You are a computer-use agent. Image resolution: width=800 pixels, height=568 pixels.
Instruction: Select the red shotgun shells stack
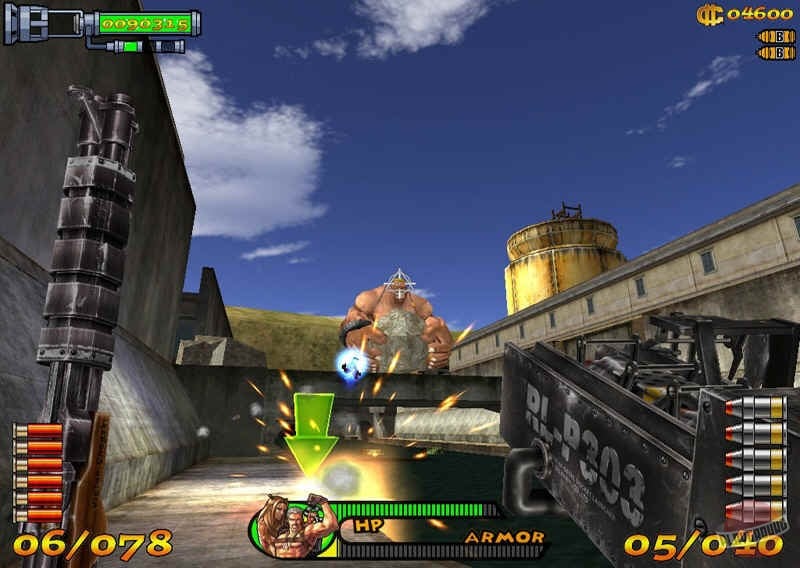coord(38,472)
